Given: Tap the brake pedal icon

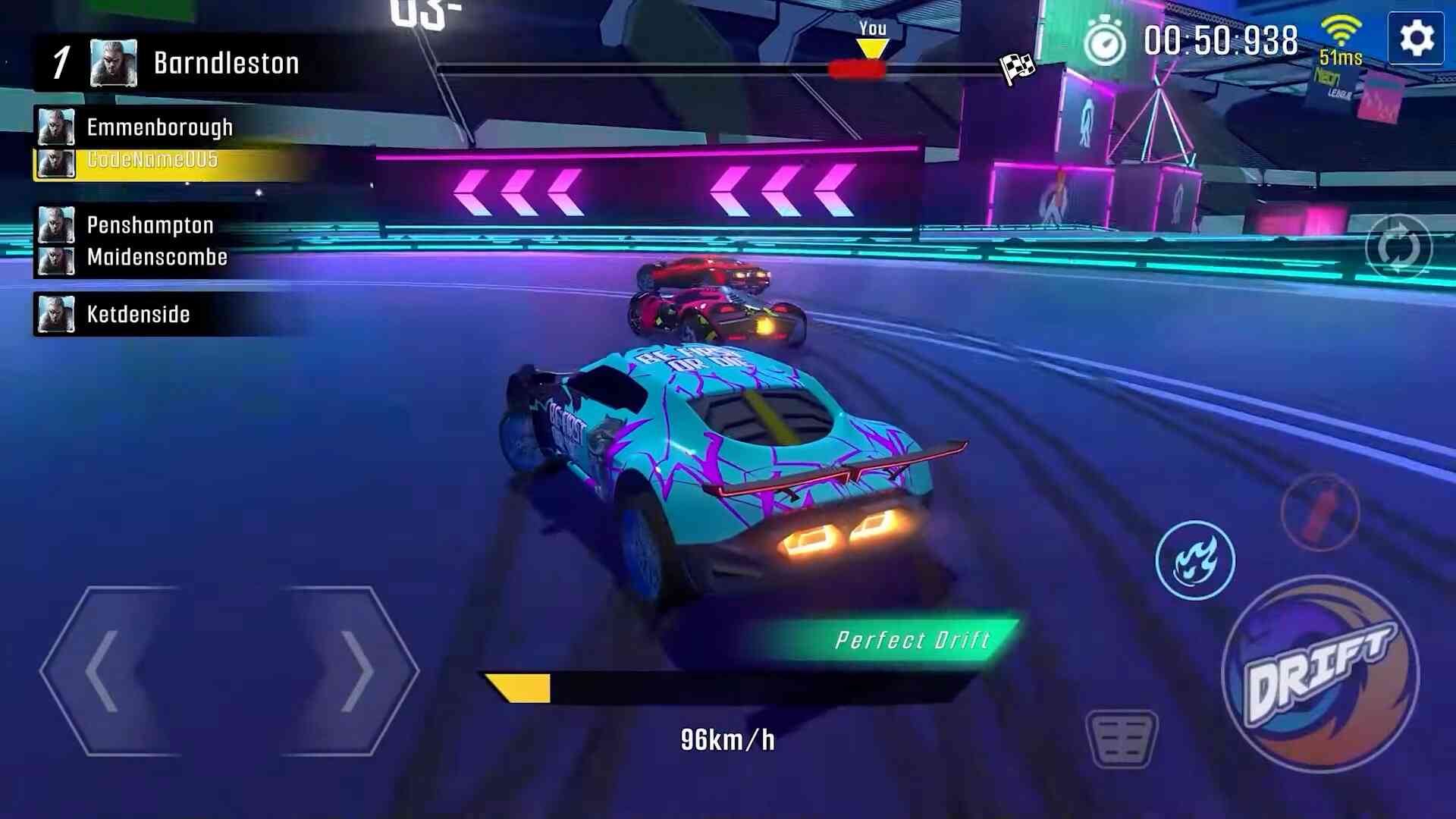Looking at the screenshot, I should click(x=1122, y=739).
